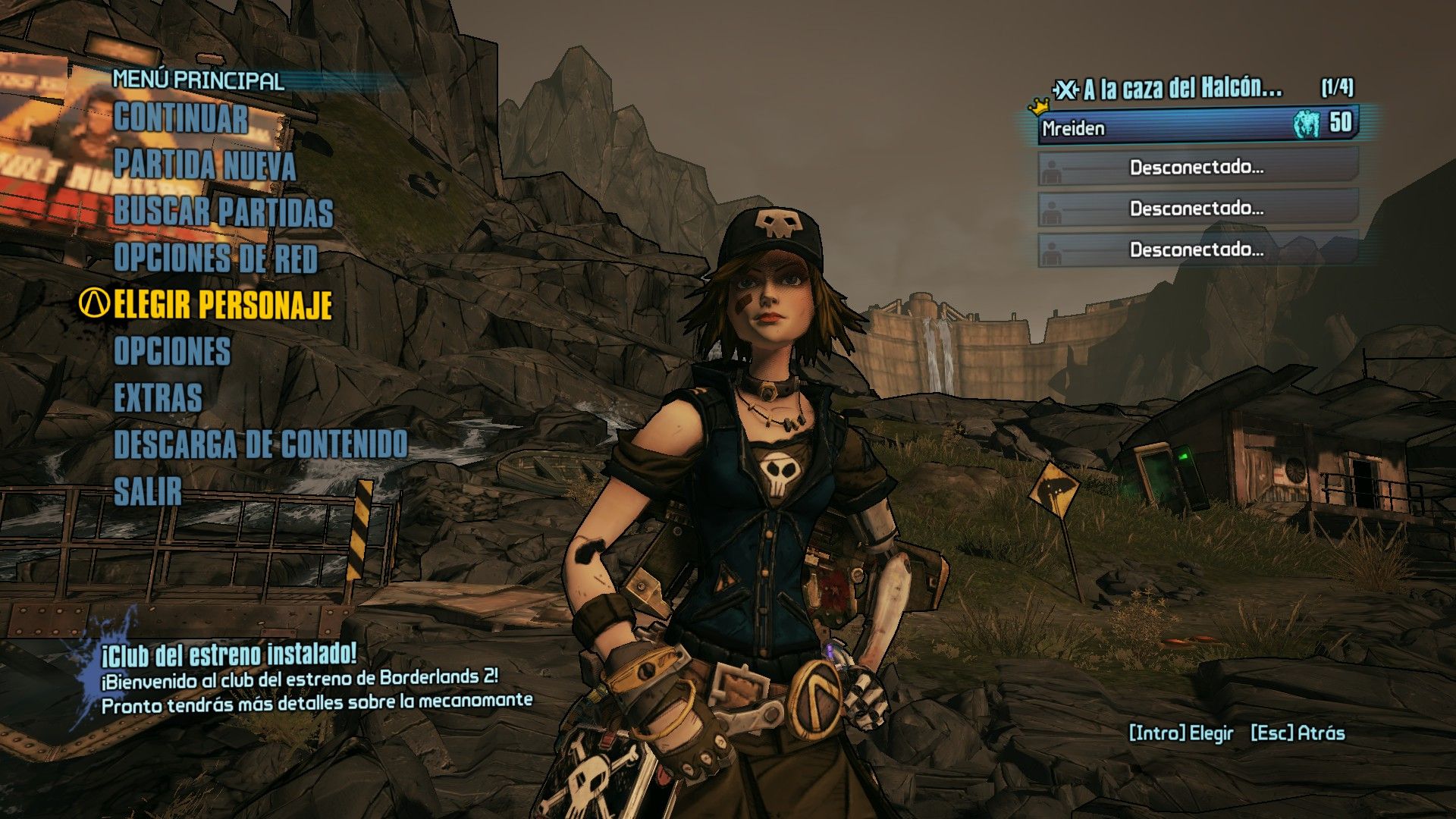This screenshot has height=819, width=1456.
Task: Click the Club del estreno notification
Action: (x=316, y=678)
